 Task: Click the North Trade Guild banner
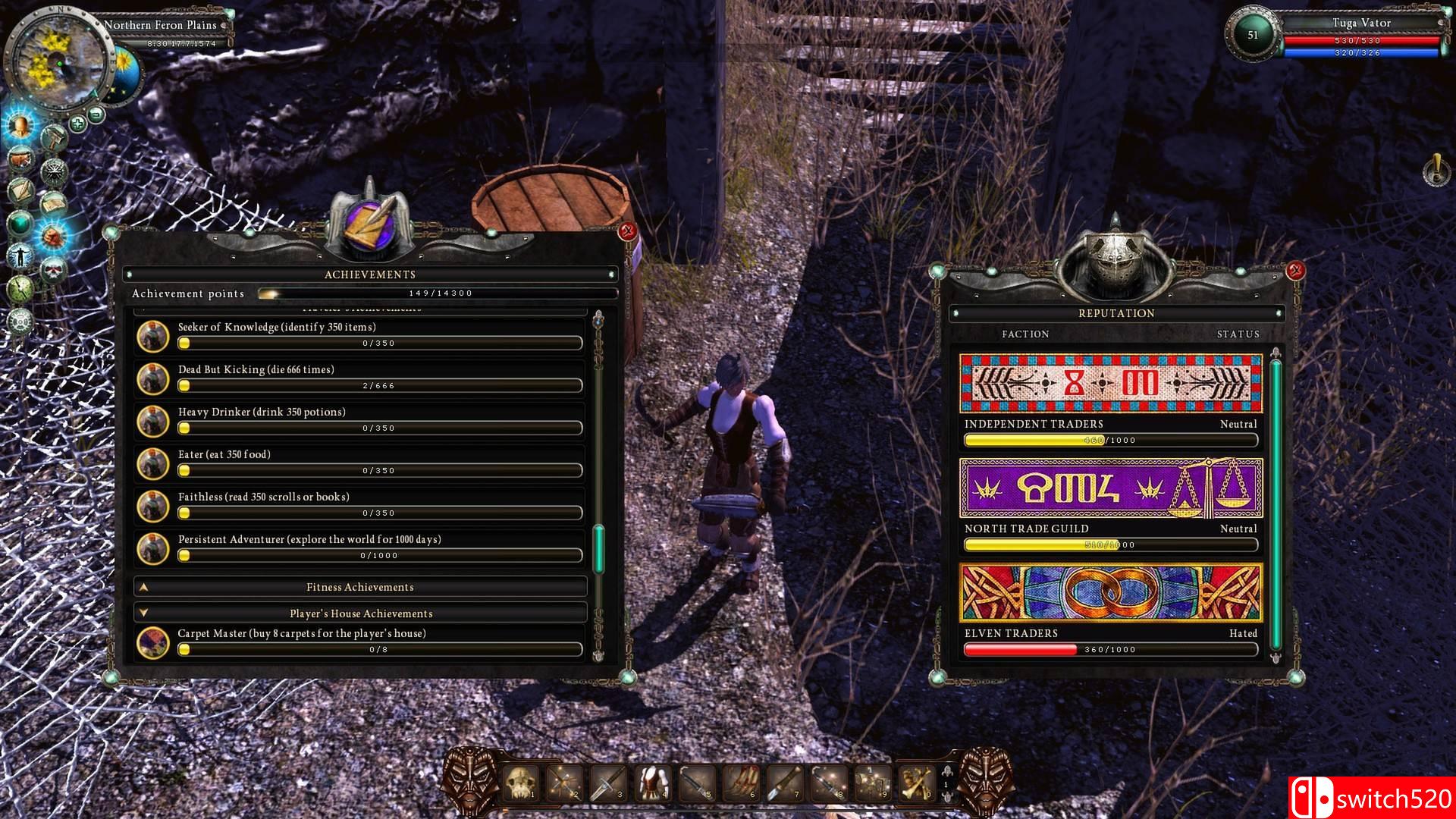1111,488
